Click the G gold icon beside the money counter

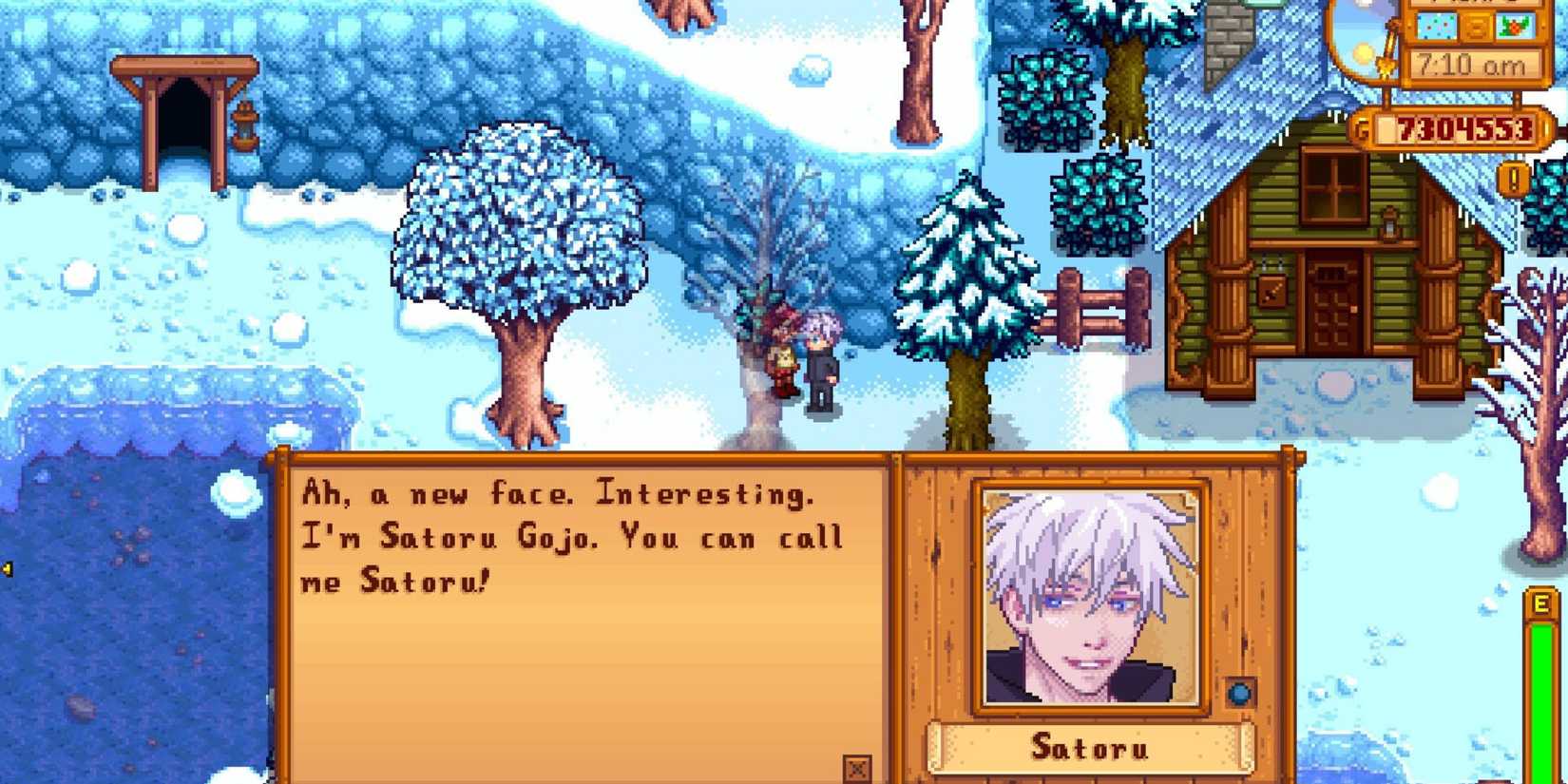pyautogui.click(x=1360, y=125)
